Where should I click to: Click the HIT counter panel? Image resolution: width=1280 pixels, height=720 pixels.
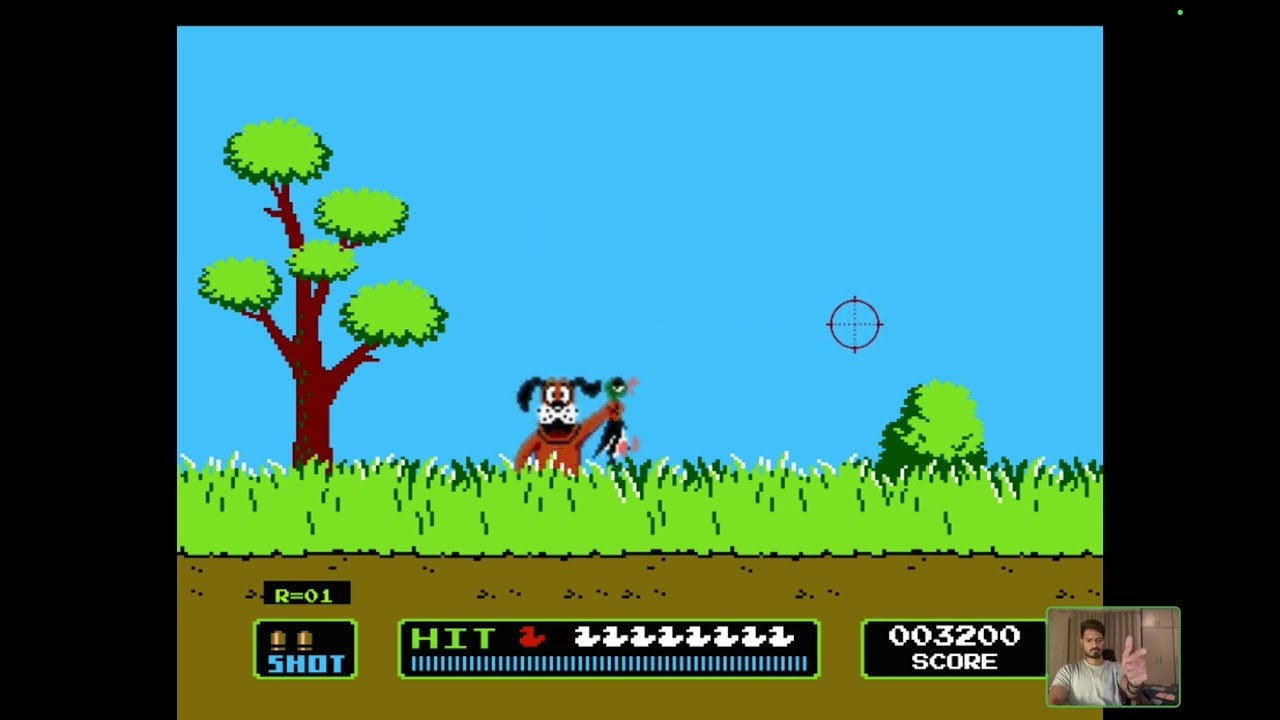tap(608, 648)
